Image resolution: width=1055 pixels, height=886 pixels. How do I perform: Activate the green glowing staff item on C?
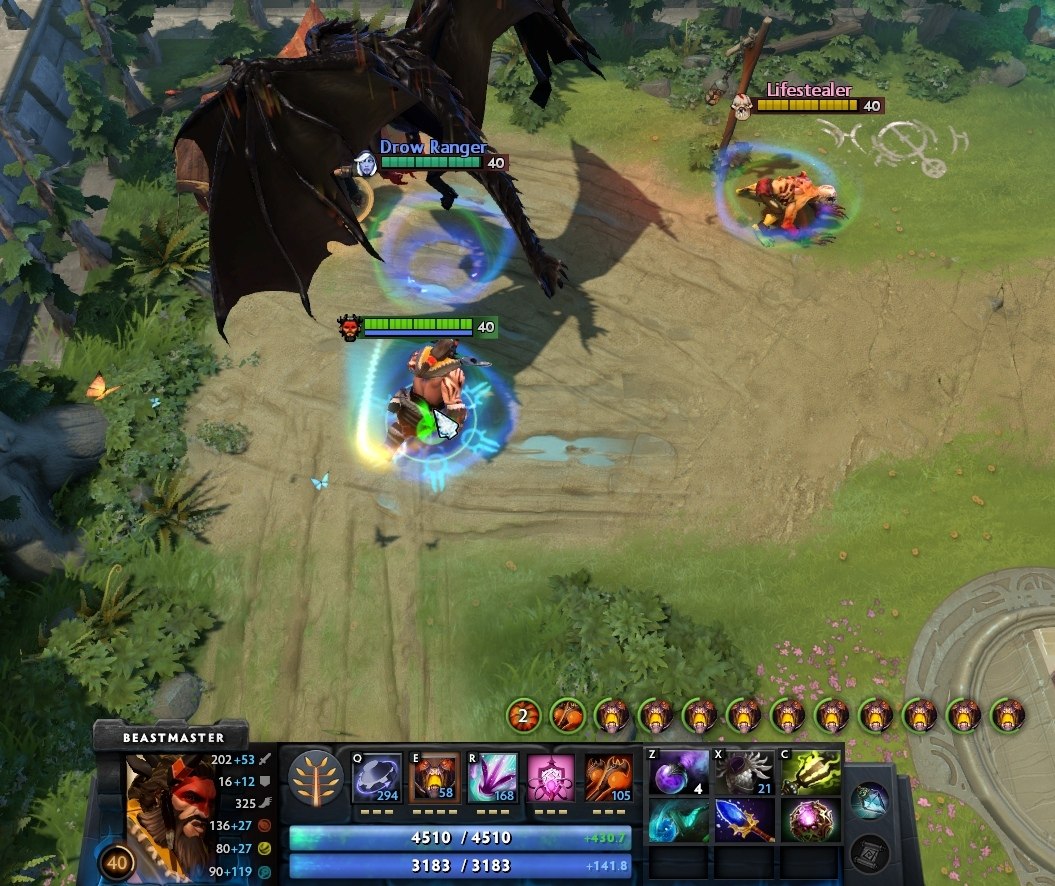click(x=810, y=773)
